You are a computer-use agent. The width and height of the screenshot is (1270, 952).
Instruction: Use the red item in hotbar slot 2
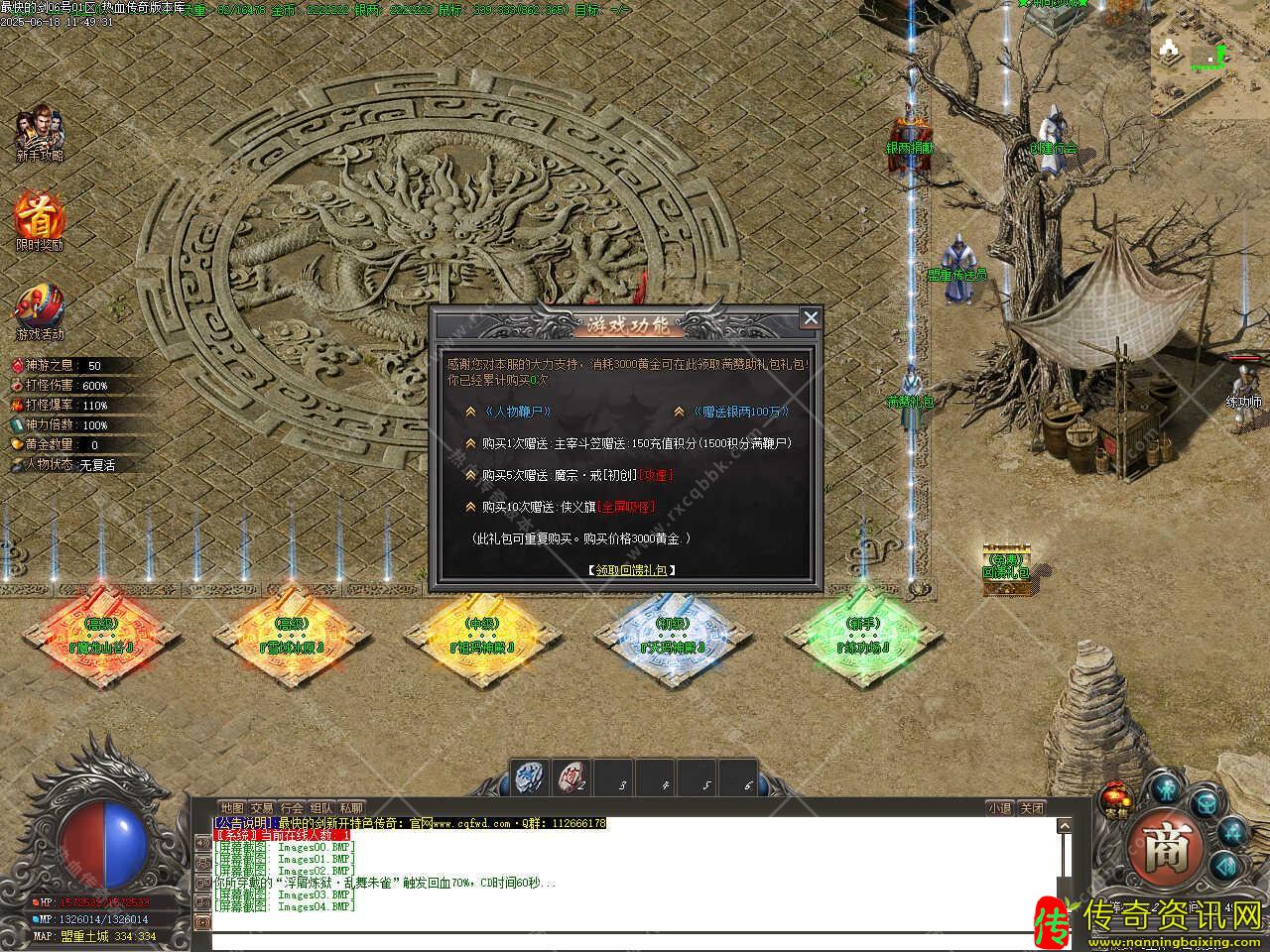coord(571,777)
